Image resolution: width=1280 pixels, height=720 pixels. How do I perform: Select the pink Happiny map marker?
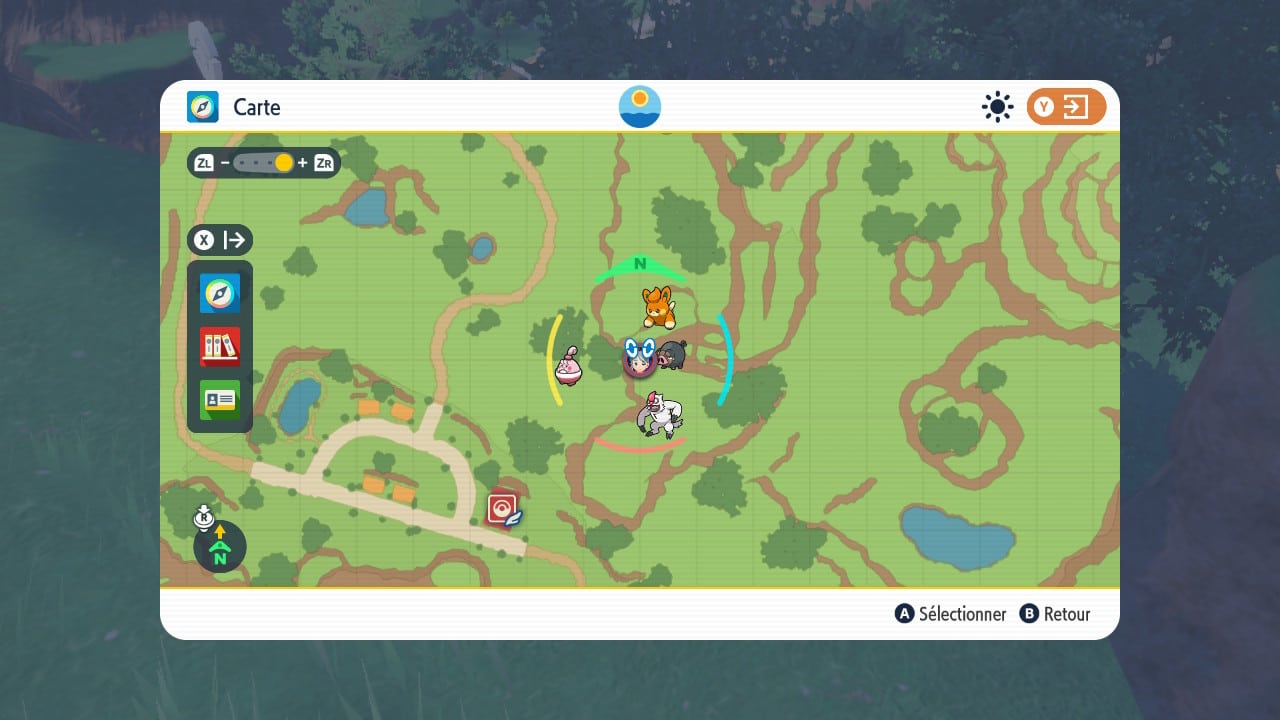(x=570, y=366)
